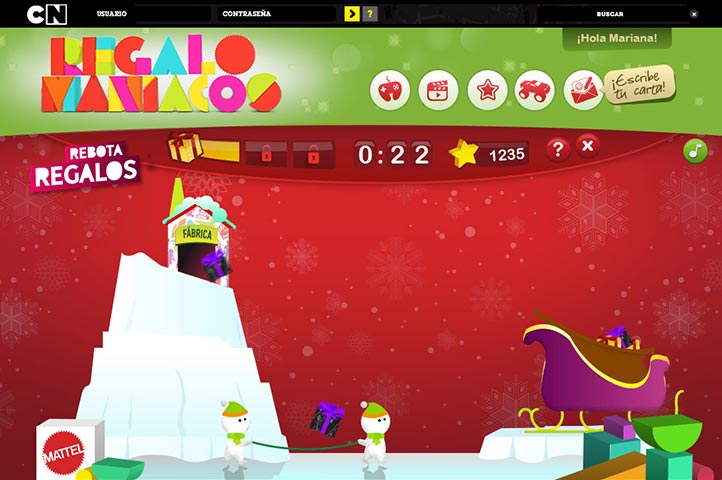Click the '¡Hola Mariana!' greeting tab
The width and height of the screenshot is (722, 480).
coord(616,38)
